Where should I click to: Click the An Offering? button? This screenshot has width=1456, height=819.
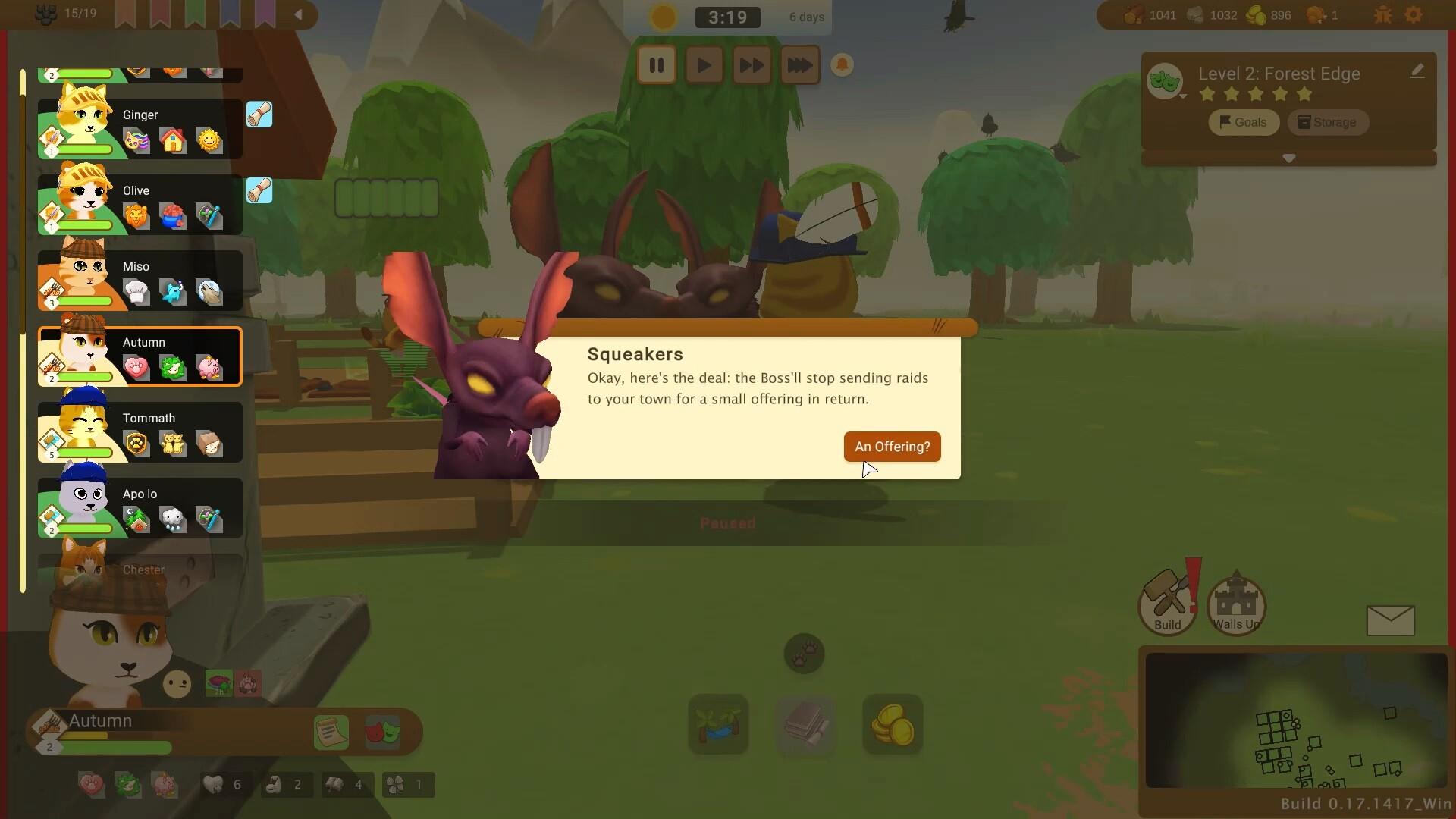click(x=892, y=447)
